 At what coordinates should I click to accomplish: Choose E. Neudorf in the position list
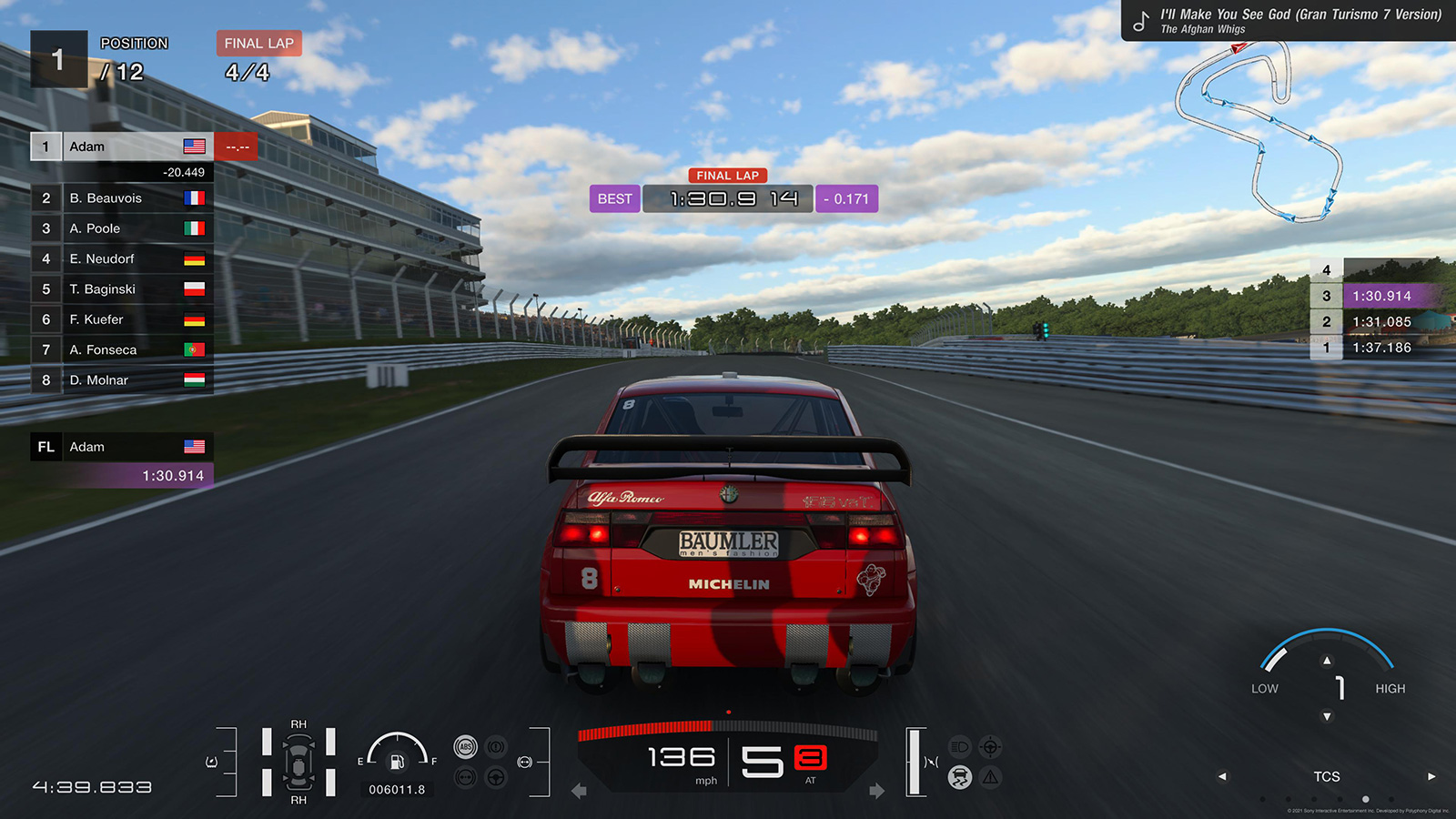click(122, 259)
